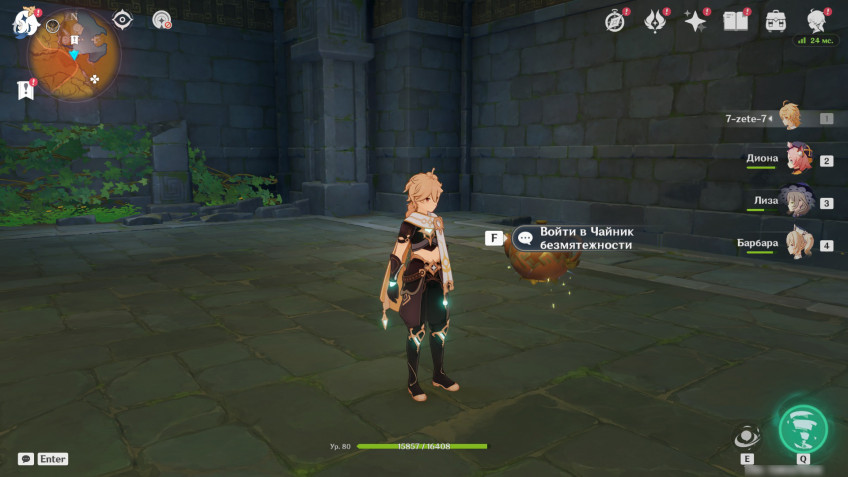
Task: Open the backpack inventory
Action: pos(776,21)
